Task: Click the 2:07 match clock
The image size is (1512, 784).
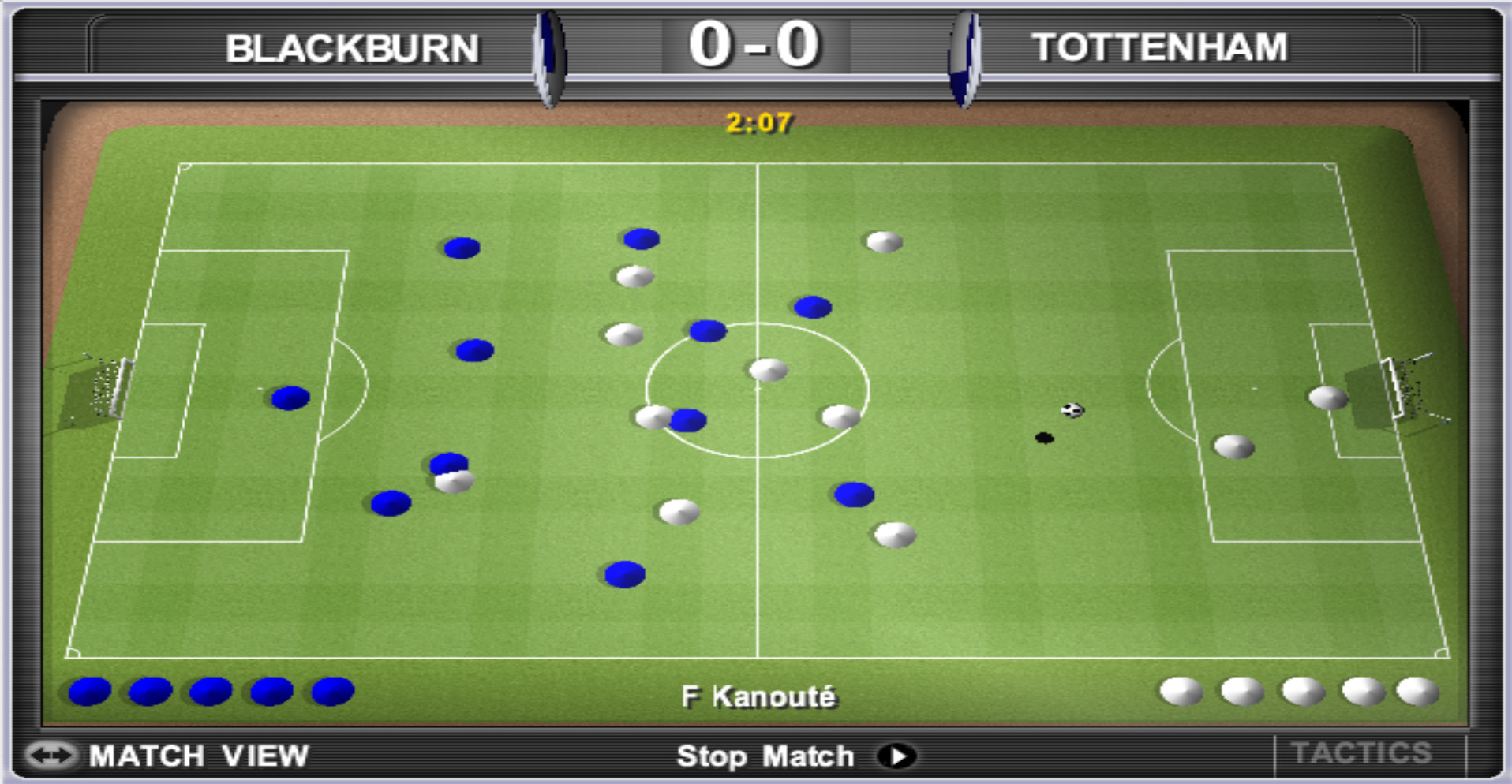Action: point(759,121)
